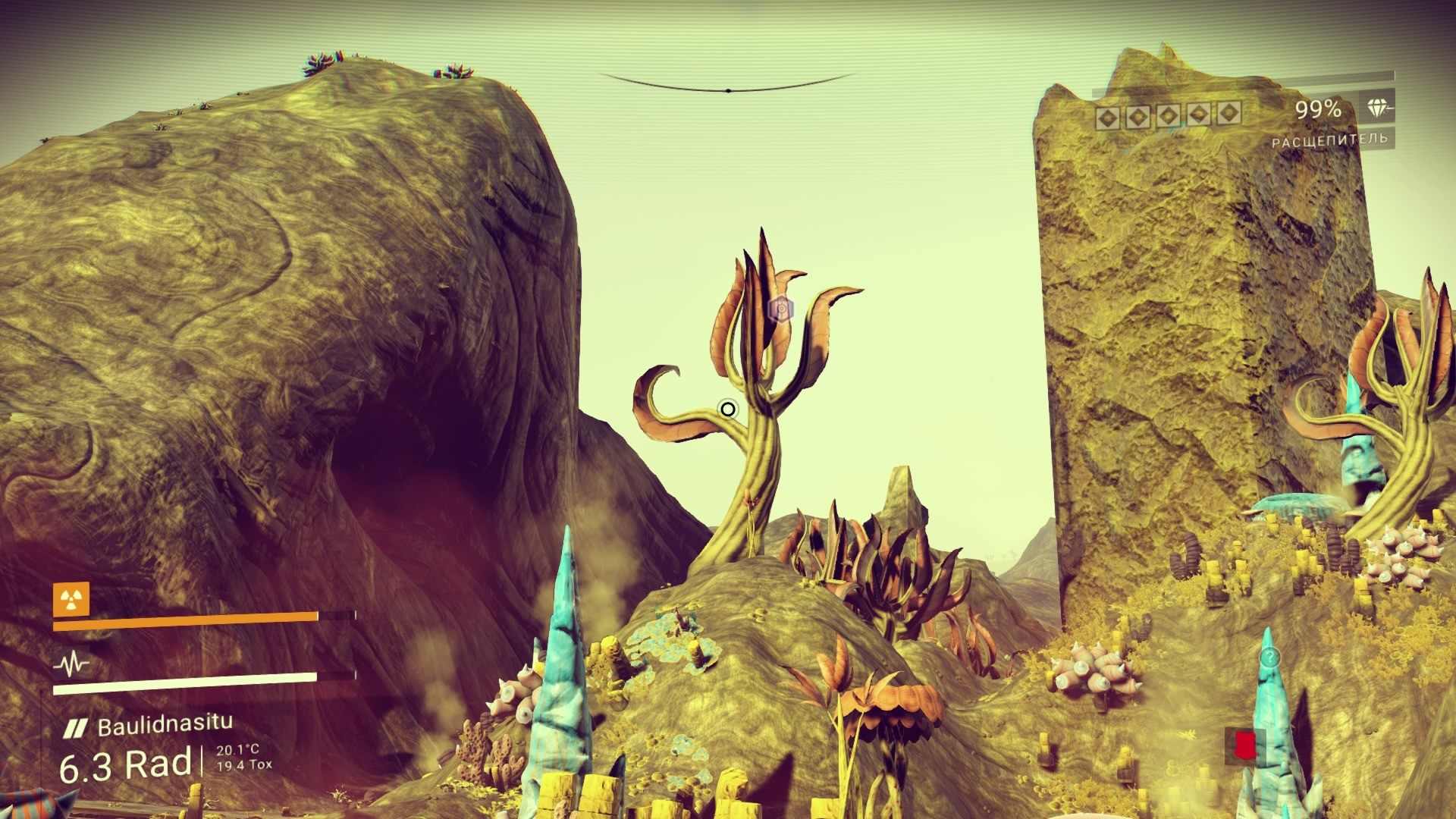This screenshot has width=1456, height=819.
Task: Select the diamond resource icon beside 99%
Action: click(1377, 108)
